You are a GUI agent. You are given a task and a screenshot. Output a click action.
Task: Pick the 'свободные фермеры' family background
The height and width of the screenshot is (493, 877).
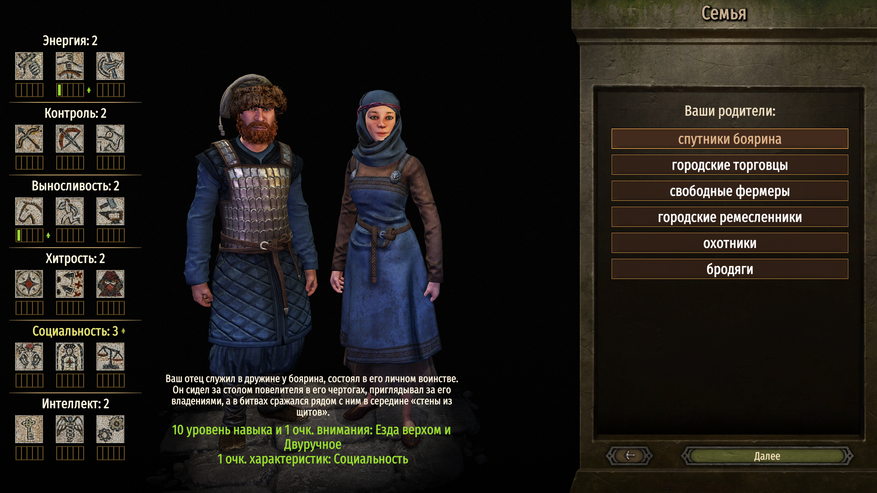click(729, 191)
